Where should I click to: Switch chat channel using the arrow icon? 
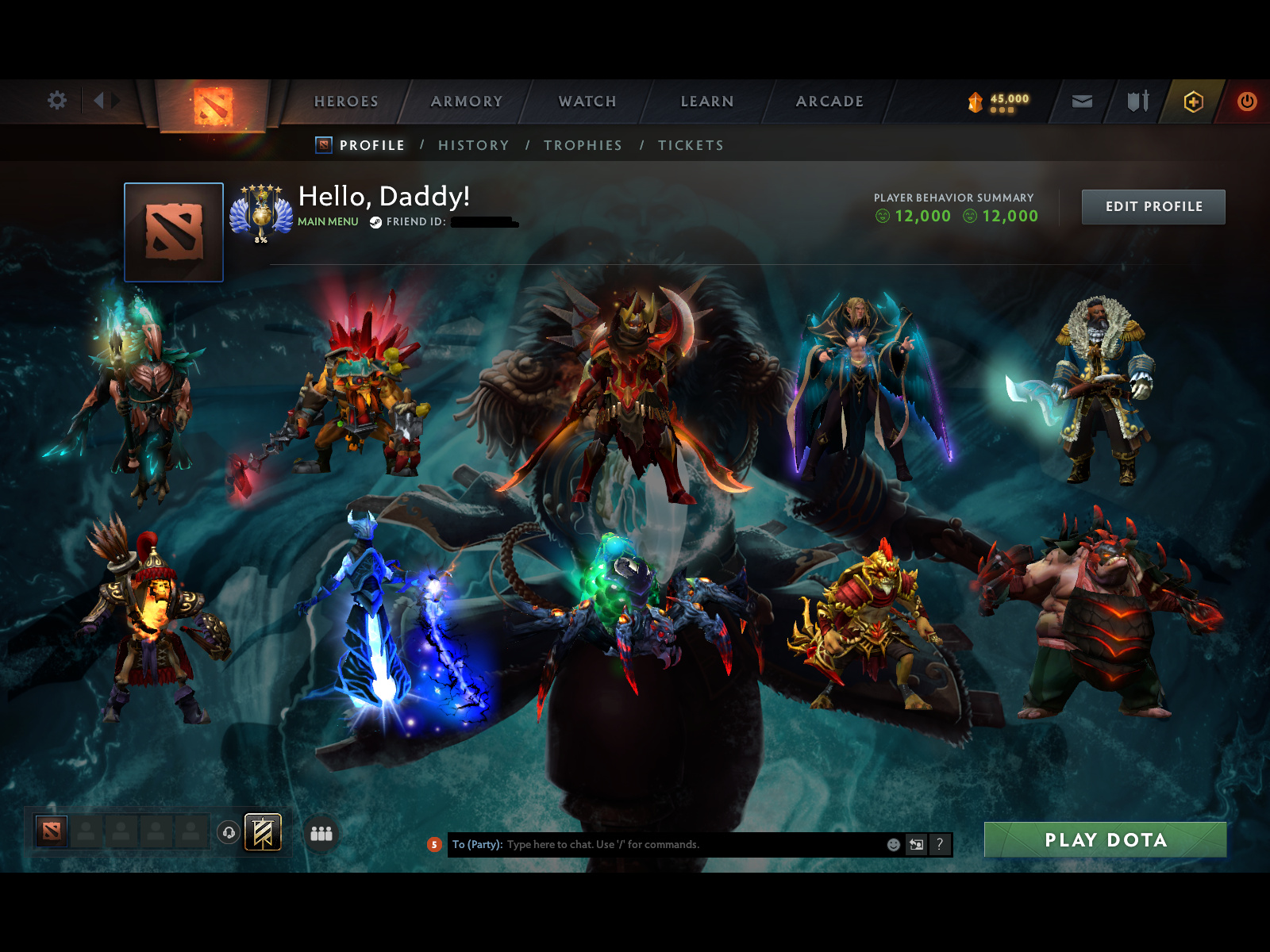pyautogui.click(x=915, y=844)
